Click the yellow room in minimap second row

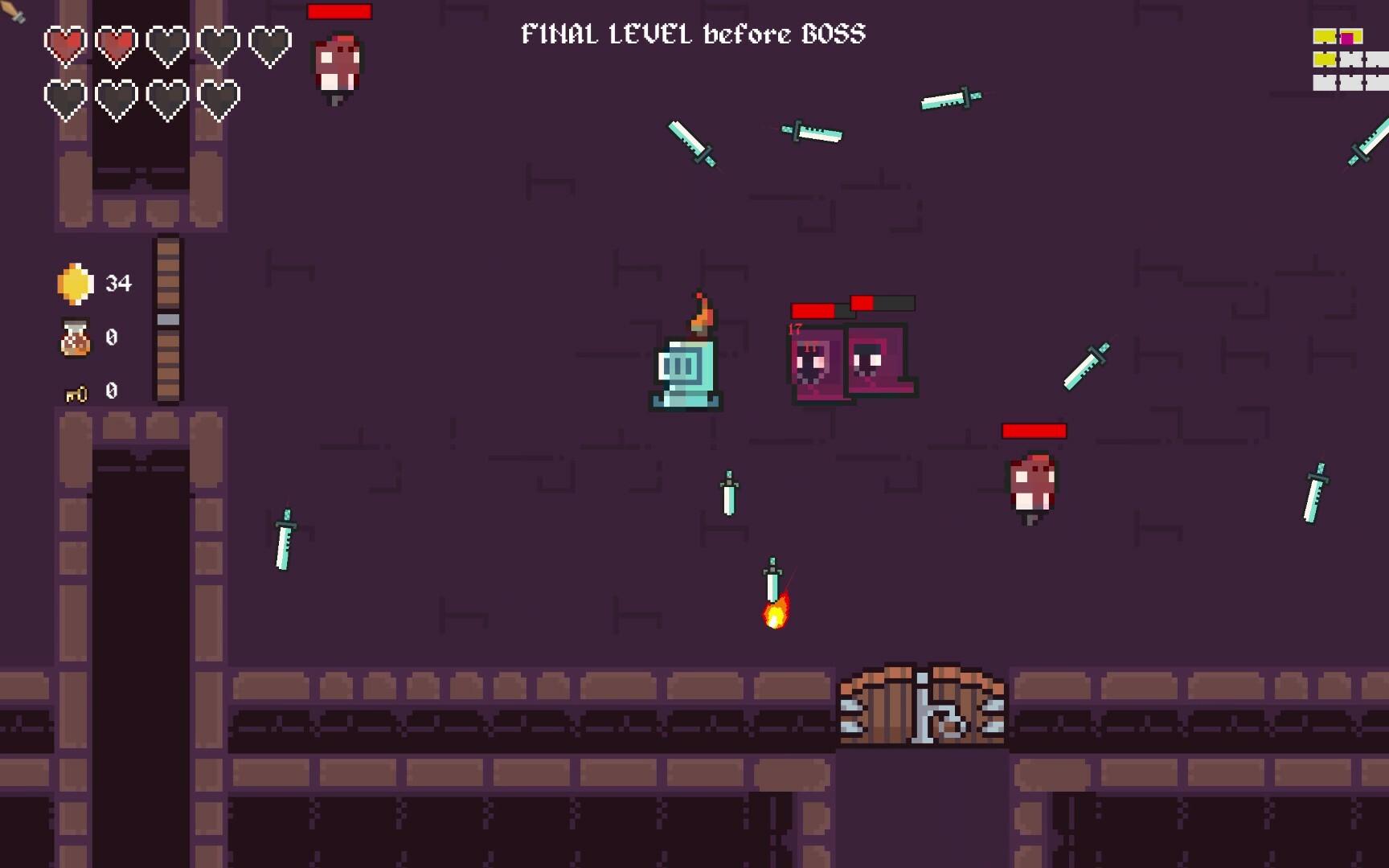[x=1323, y=59]
